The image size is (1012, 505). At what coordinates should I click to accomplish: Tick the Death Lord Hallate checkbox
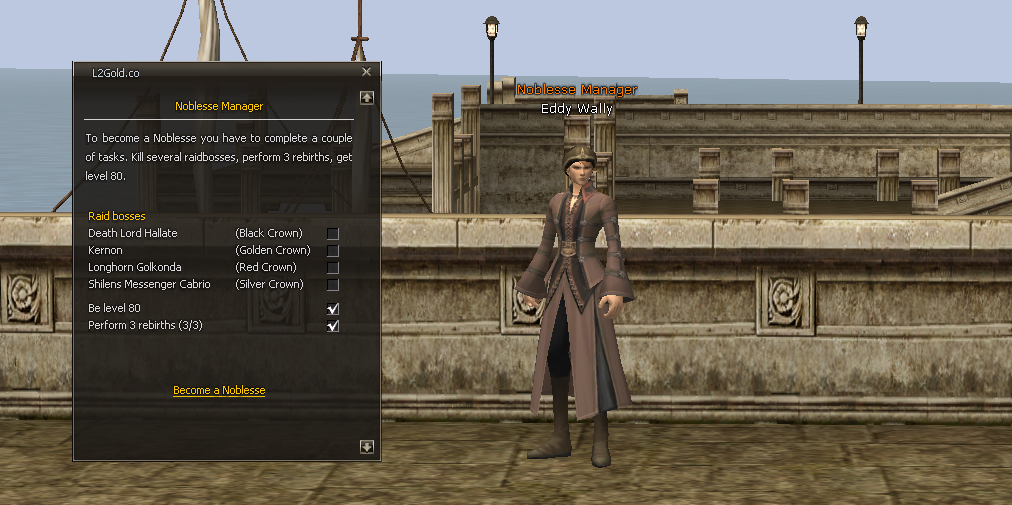point(333,234)
